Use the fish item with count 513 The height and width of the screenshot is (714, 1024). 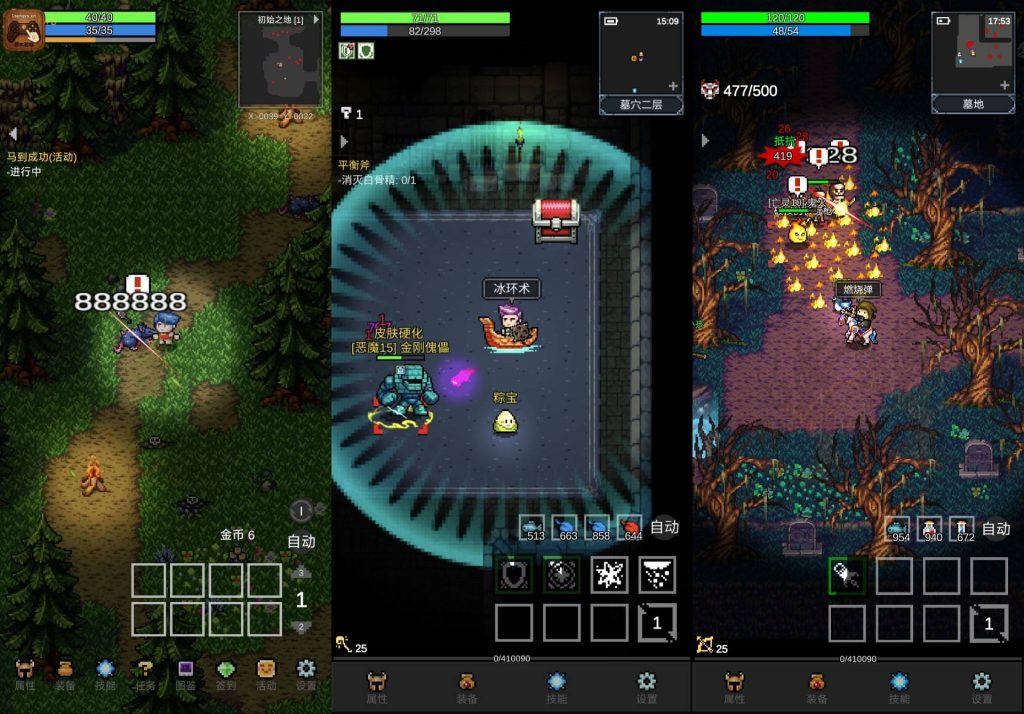click(533, 527)
